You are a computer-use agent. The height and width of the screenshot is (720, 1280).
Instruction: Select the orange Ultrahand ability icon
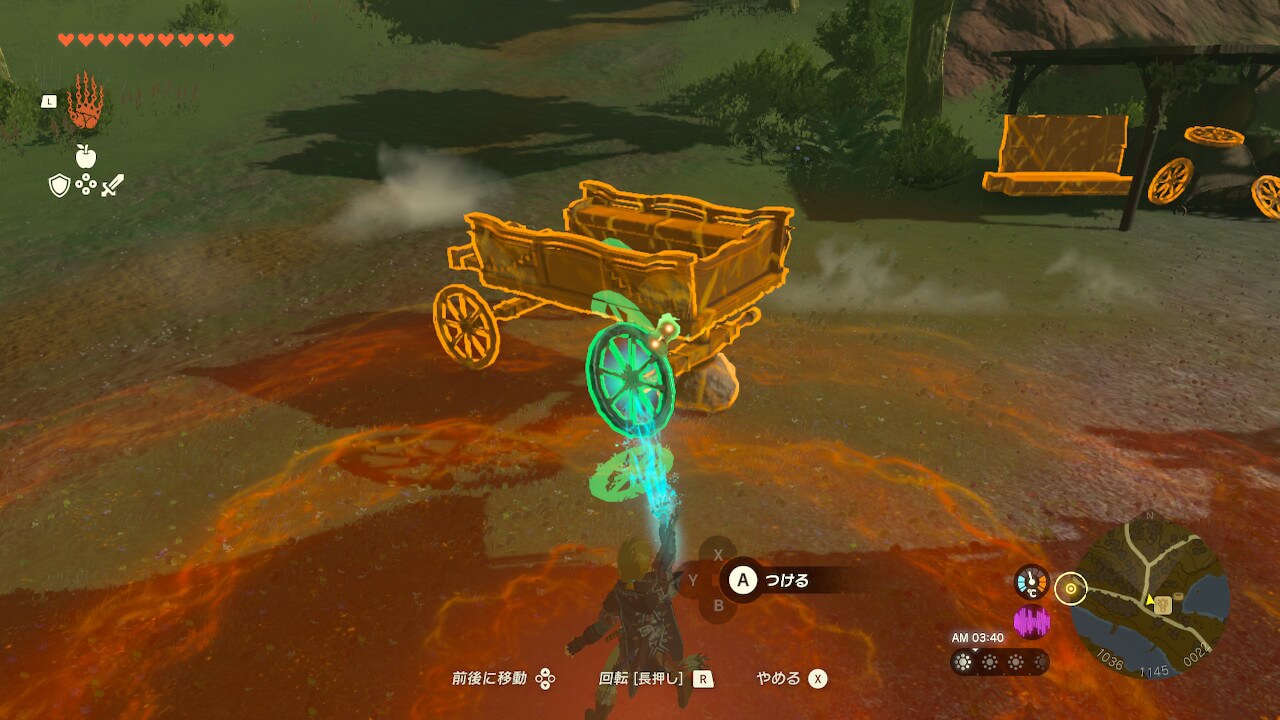pyautogui.click(x=85, y=102)
